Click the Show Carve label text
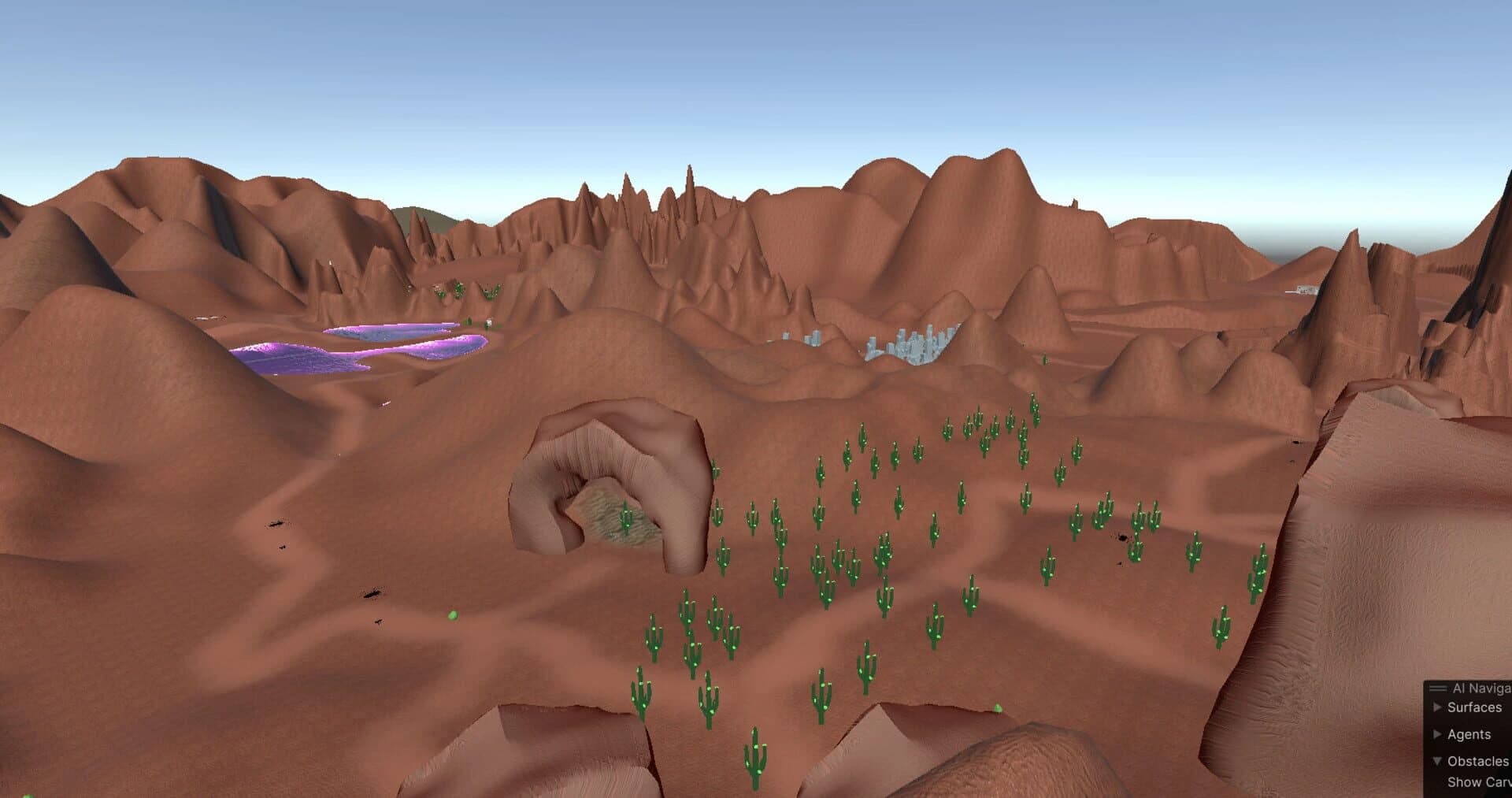 1480,782
